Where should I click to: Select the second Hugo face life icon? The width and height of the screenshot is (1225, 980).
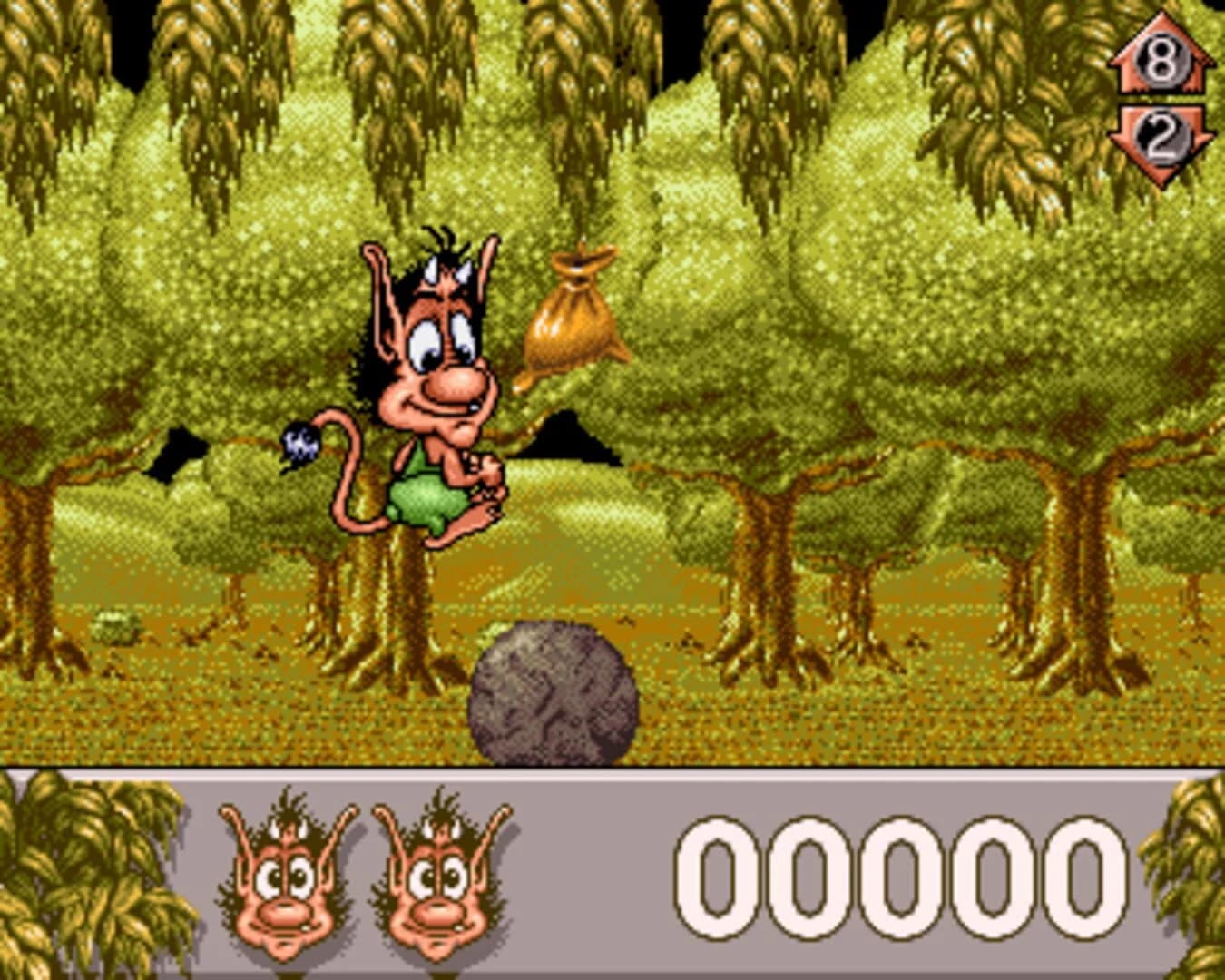pyautogui.click(x=436, y=885)
